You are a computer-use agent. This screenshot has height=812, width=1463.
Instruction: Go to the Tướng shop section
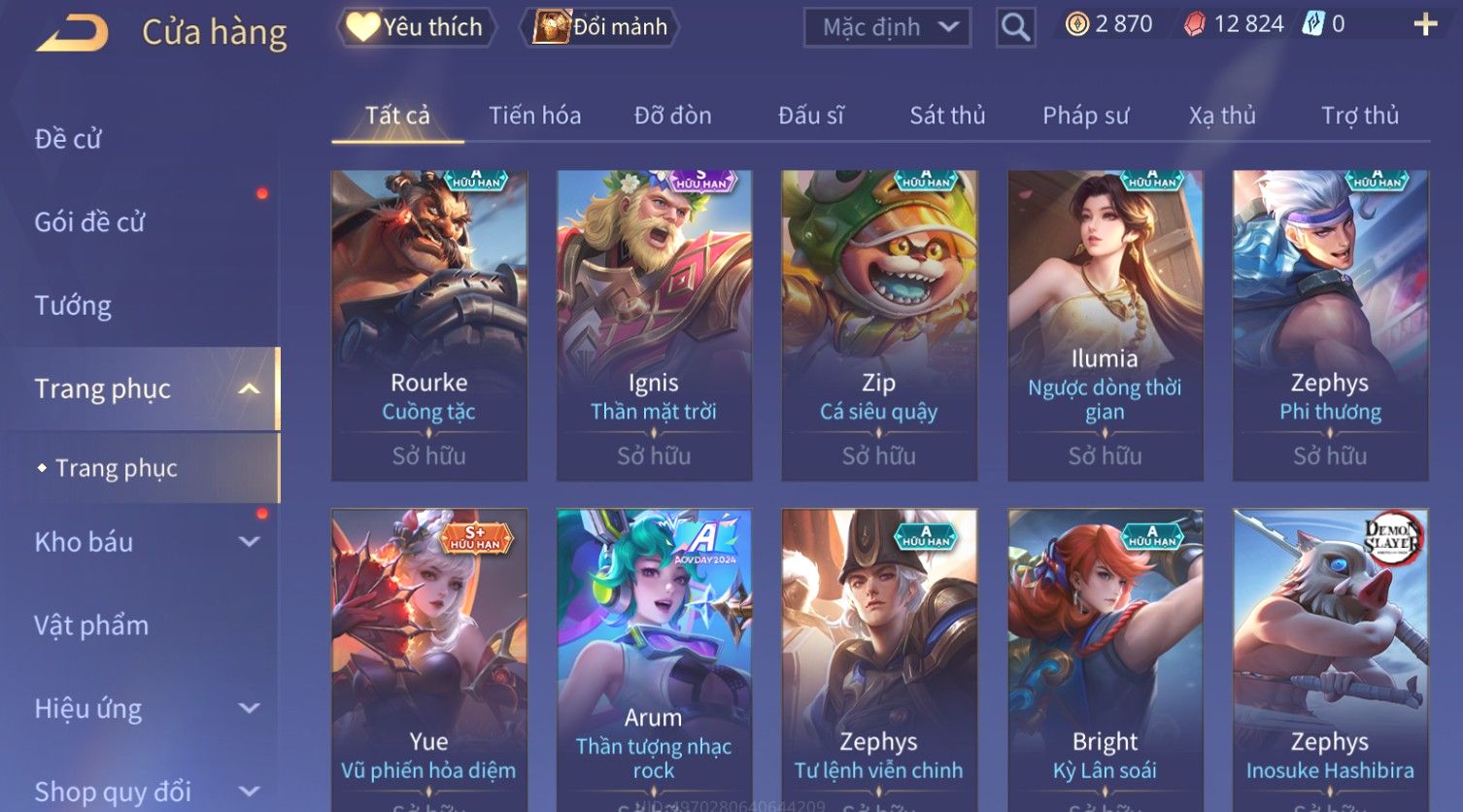coord(73,306)
